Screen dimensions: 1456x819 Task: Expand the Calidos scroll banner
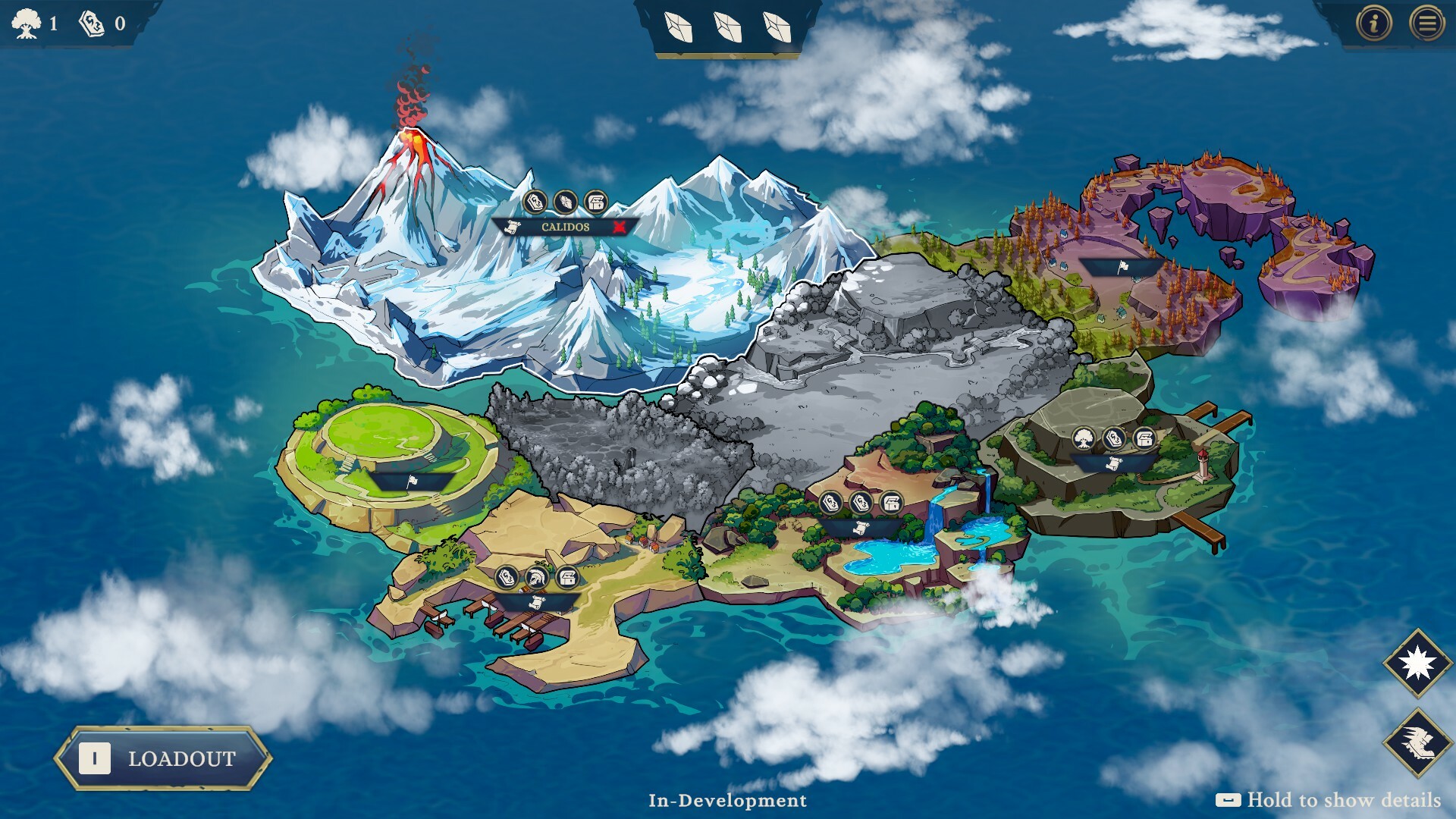513,227
